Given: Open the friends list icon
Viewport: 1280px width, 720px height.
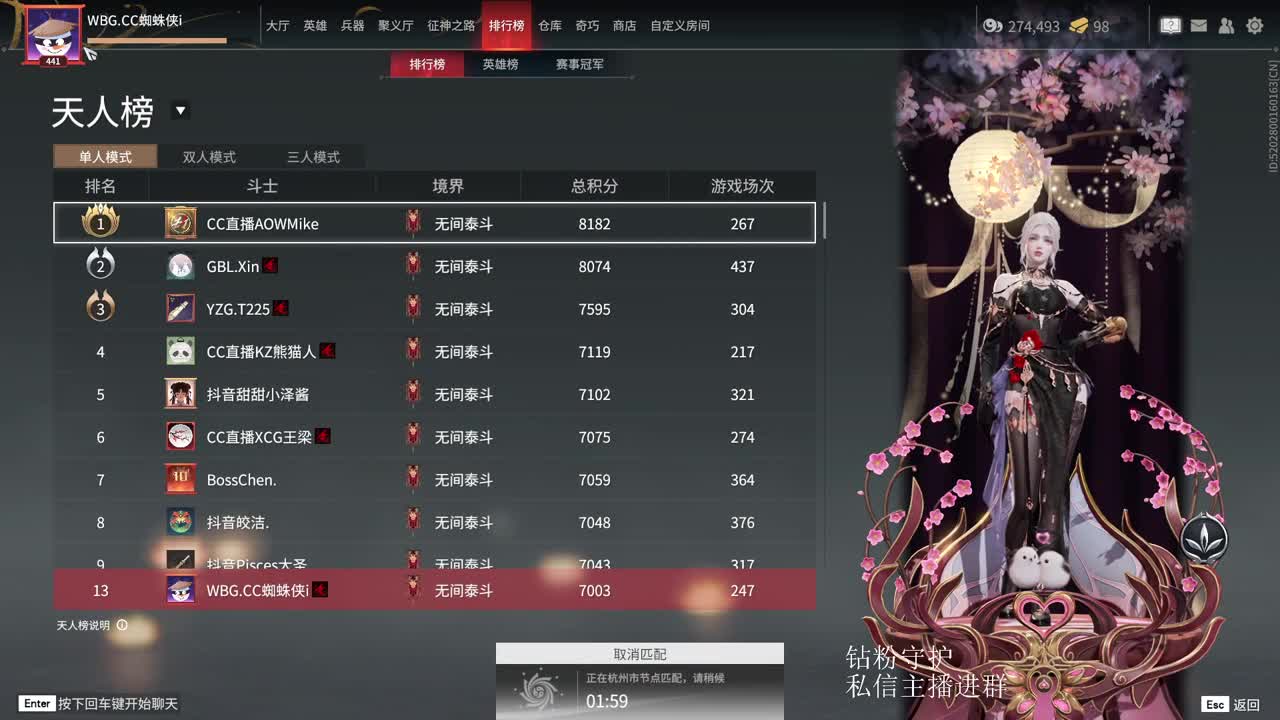Looking at the screenshot, I should 1226,26.
